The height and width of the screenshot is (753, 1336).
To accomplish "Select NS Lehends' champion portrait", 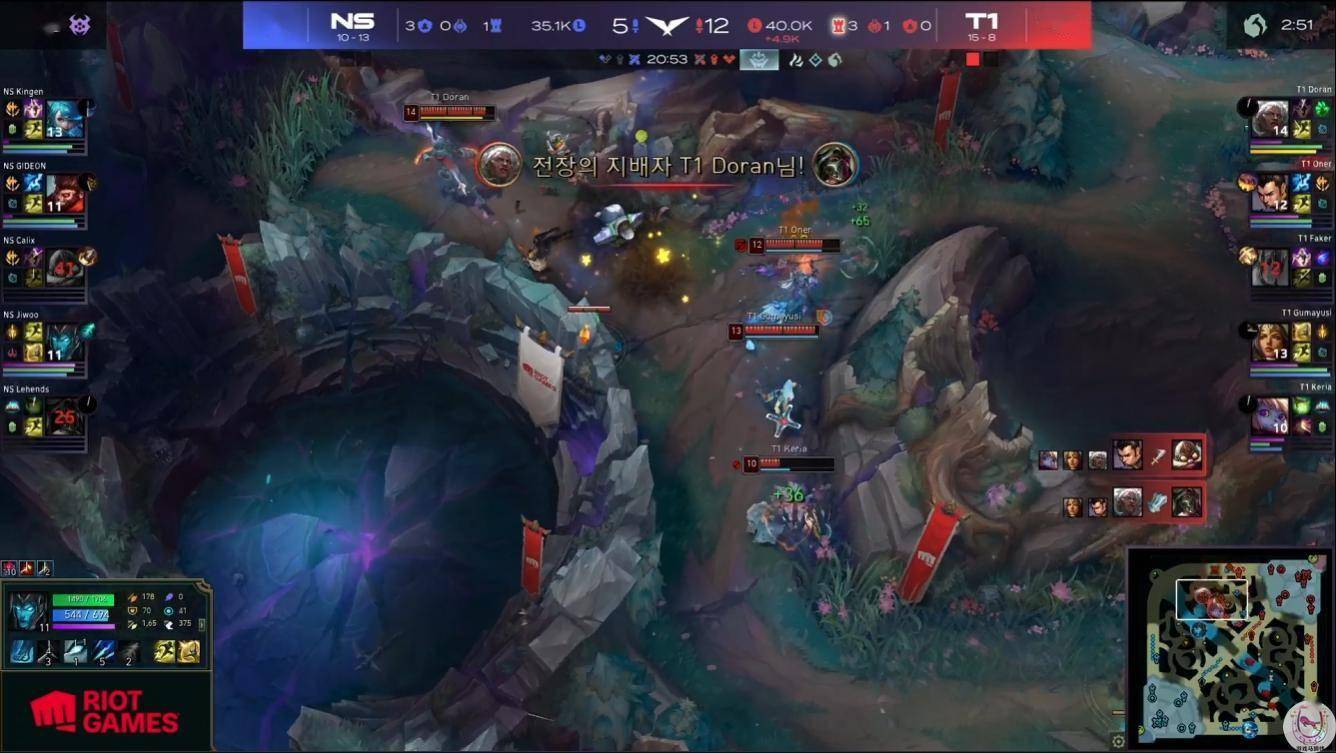I will tap(65, 416).
